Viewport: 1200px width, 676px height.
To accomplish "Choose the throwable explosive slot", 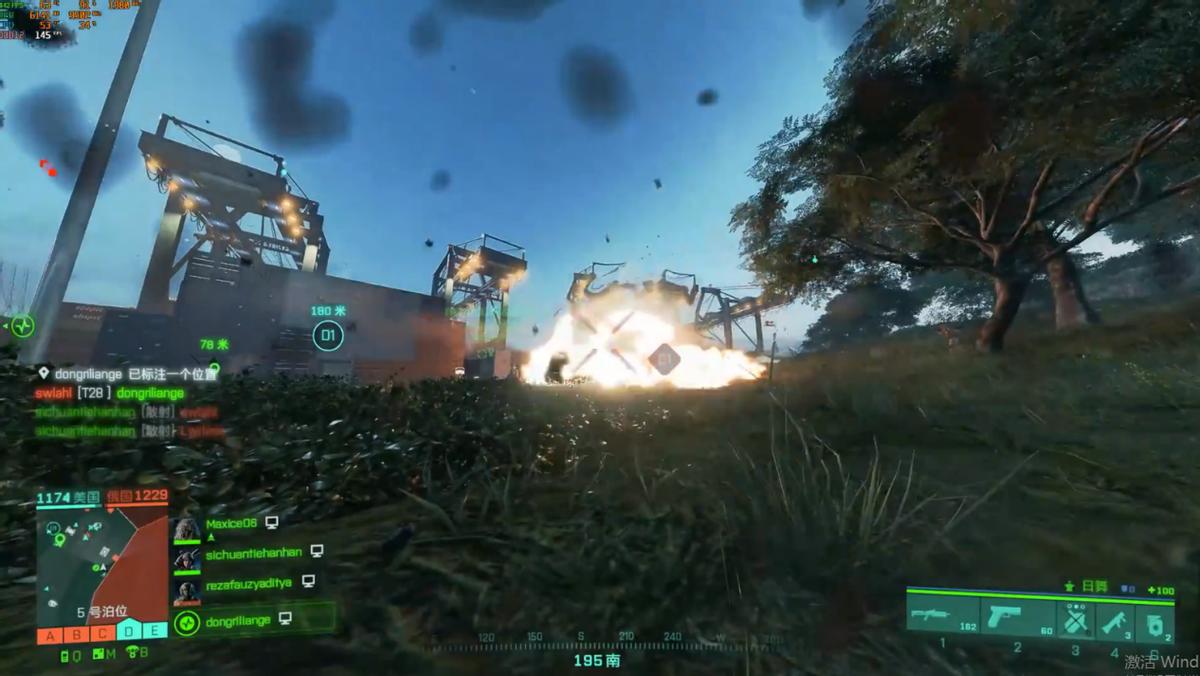I will (1155, 622).
